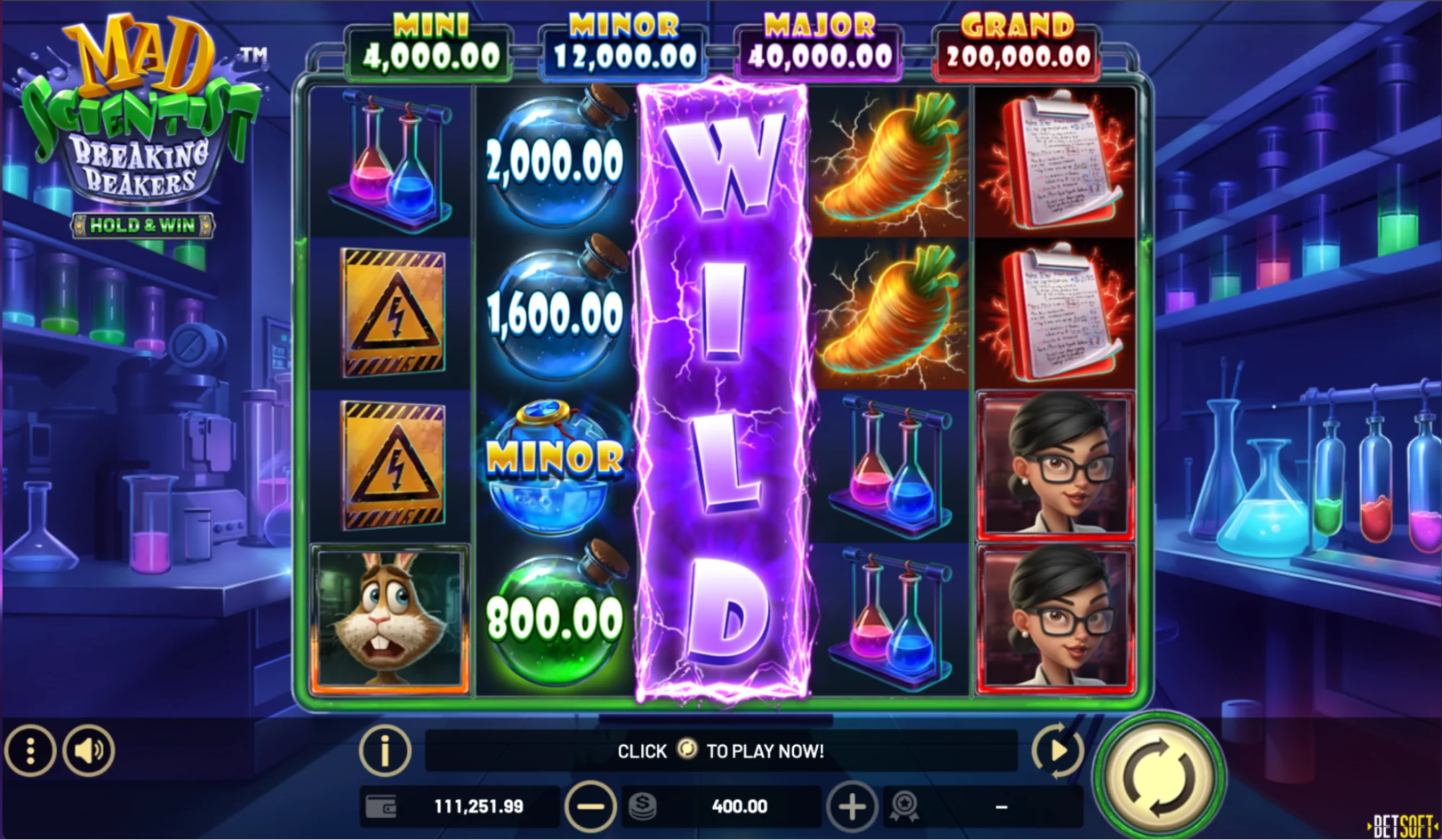Select the 400.00 bet amount field
The image size is (1442, 840).
pyautogui.click(x=739, y=806)
